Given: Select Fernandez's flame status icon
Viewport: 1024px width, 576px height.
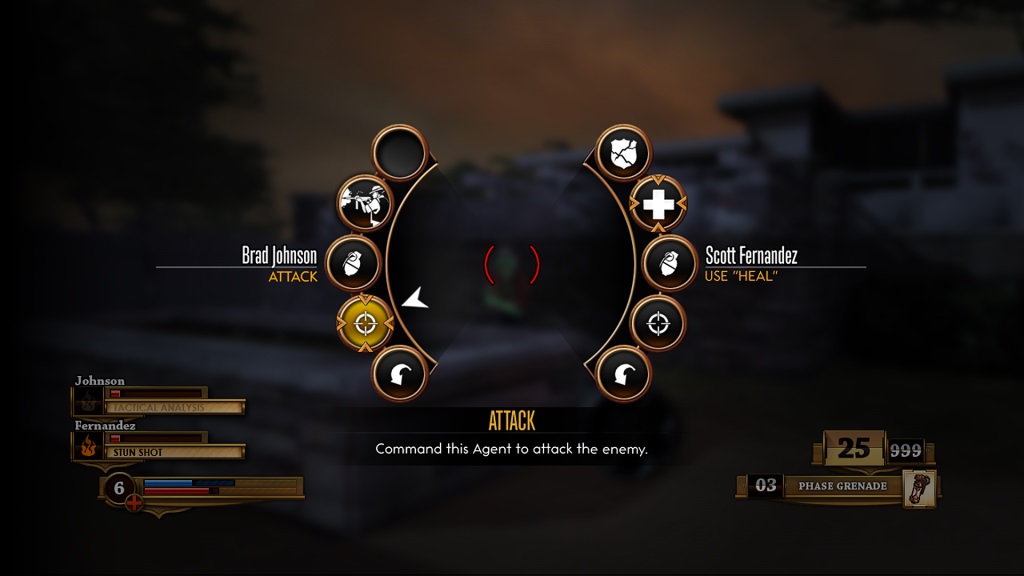Looking at the screenshot, I should pyautogui.click(x=87, y=445).
